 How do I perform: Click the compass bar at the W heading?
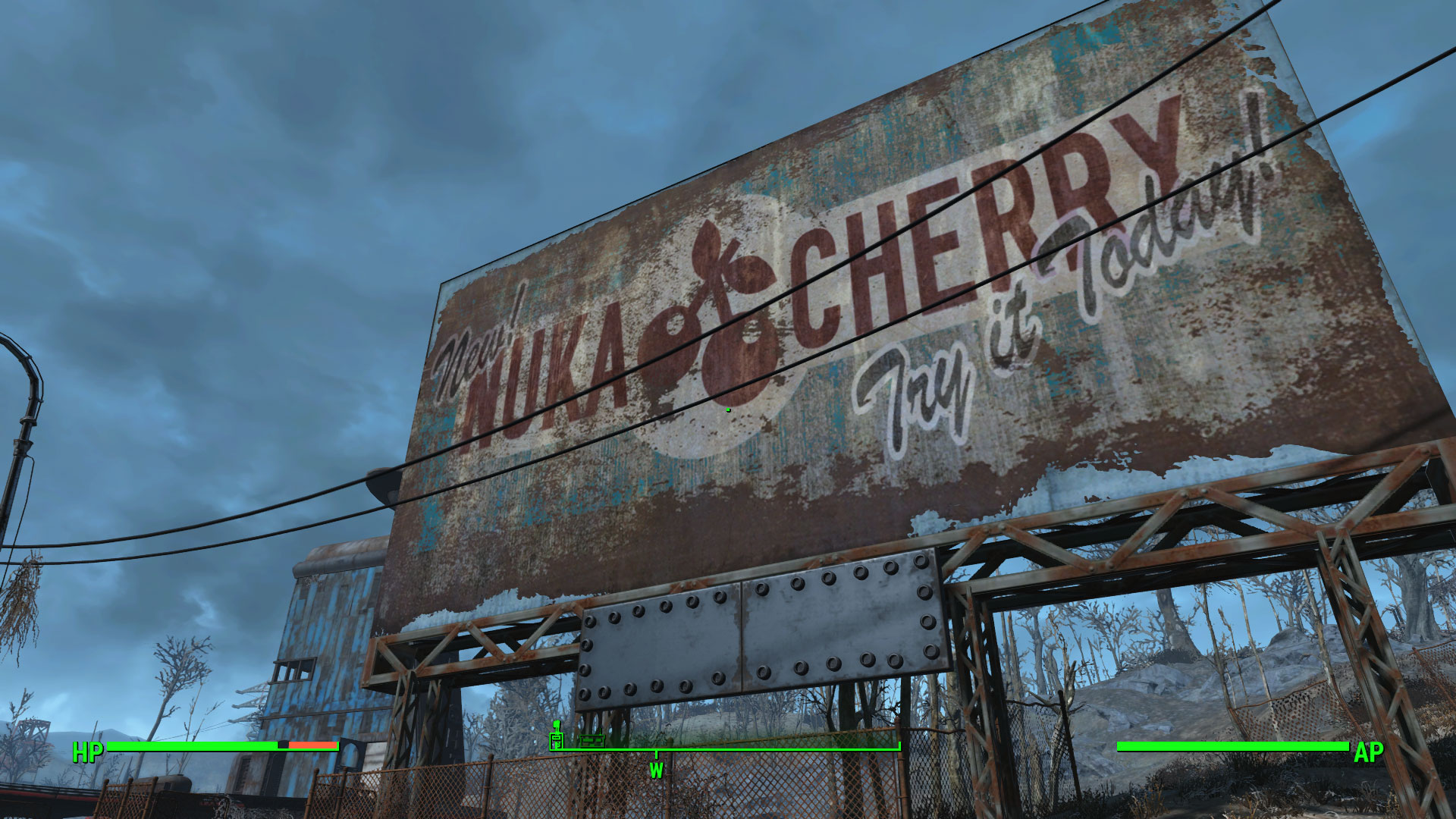[656, 751]
